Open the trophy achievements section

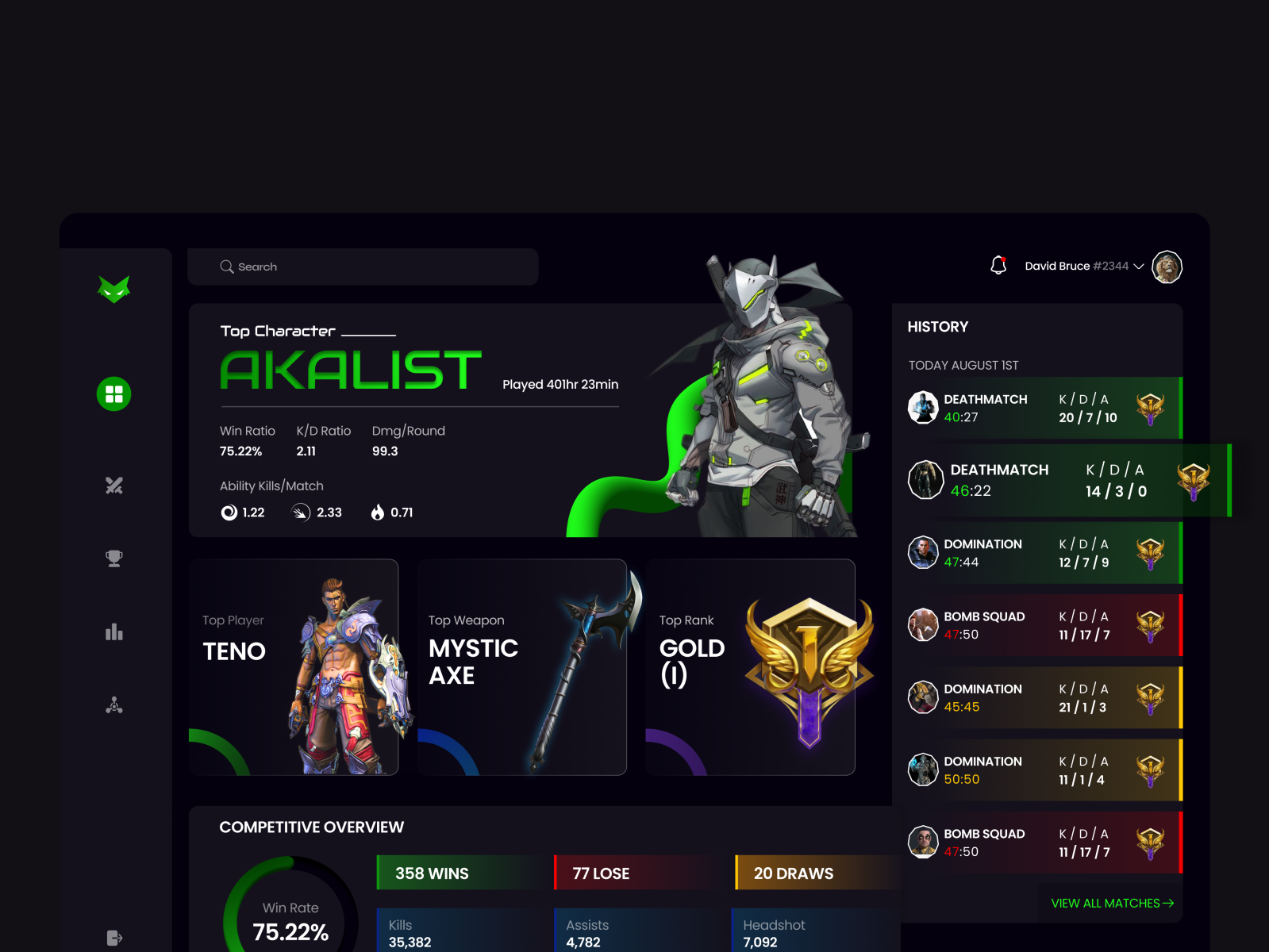click(113, 558)
